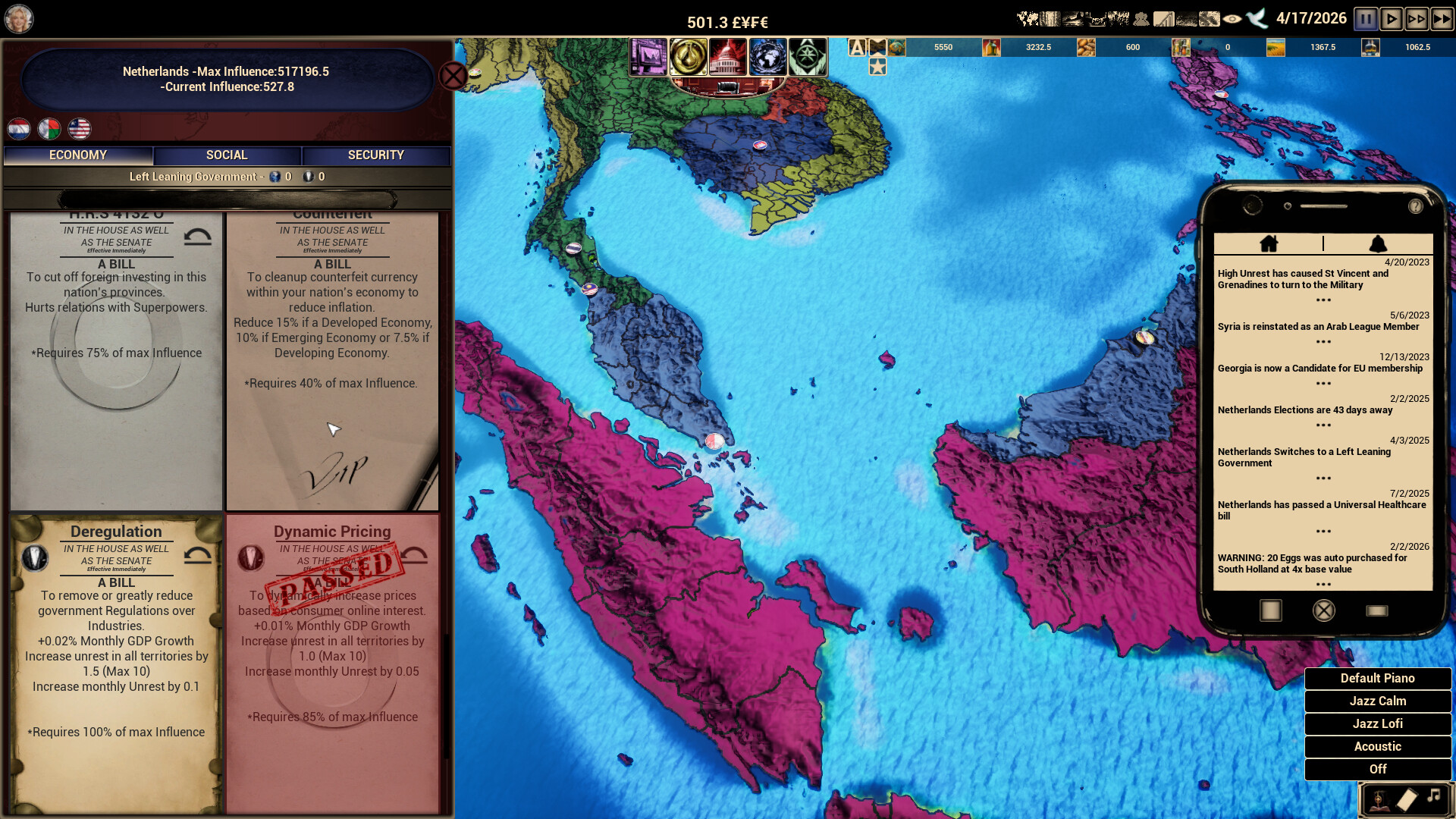Open the red capitol building menu
Screen dimensions: 1456x819
tap(726, 57)
